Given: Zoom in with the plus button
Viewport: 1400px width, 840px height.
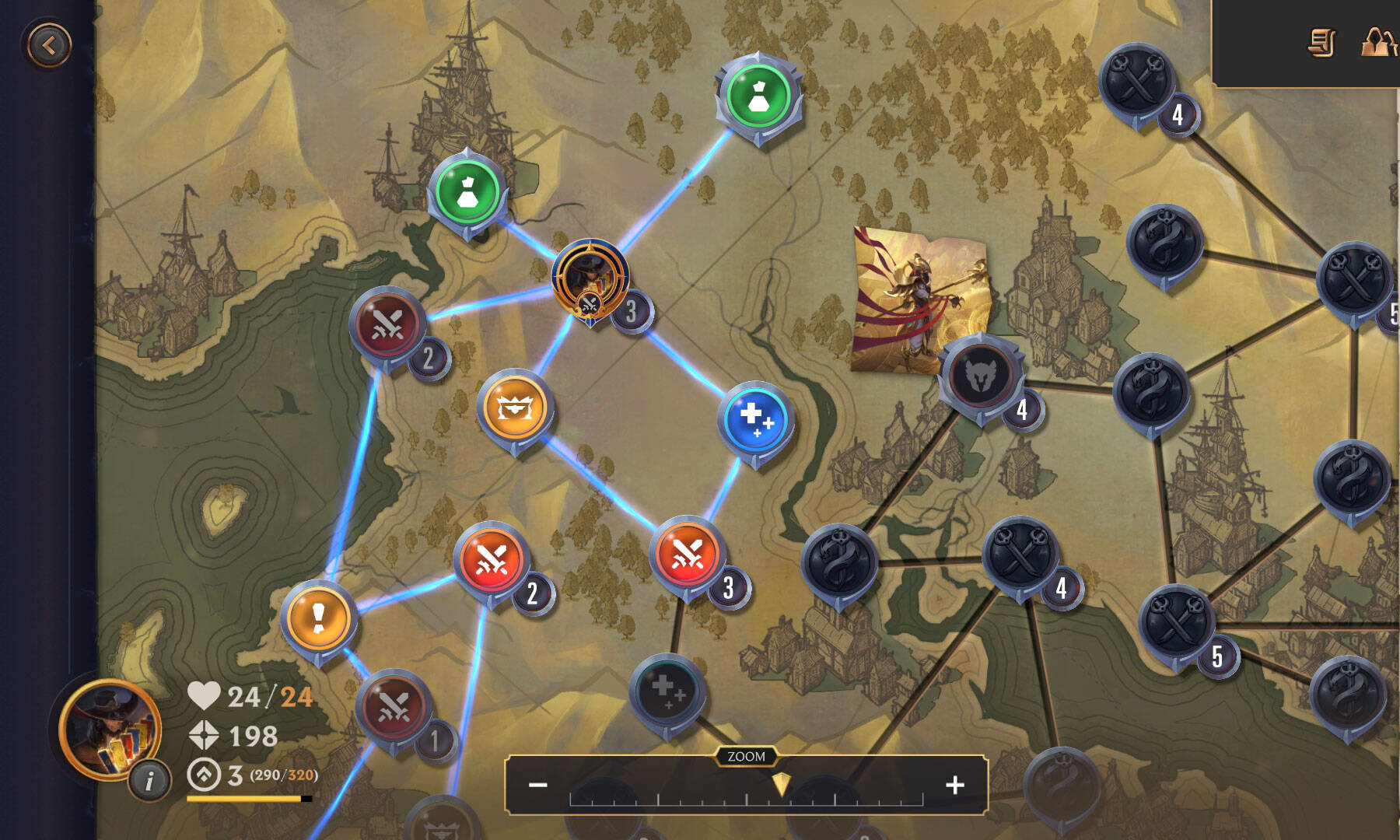Looking at the screenshot, I should tap(955, 785).
